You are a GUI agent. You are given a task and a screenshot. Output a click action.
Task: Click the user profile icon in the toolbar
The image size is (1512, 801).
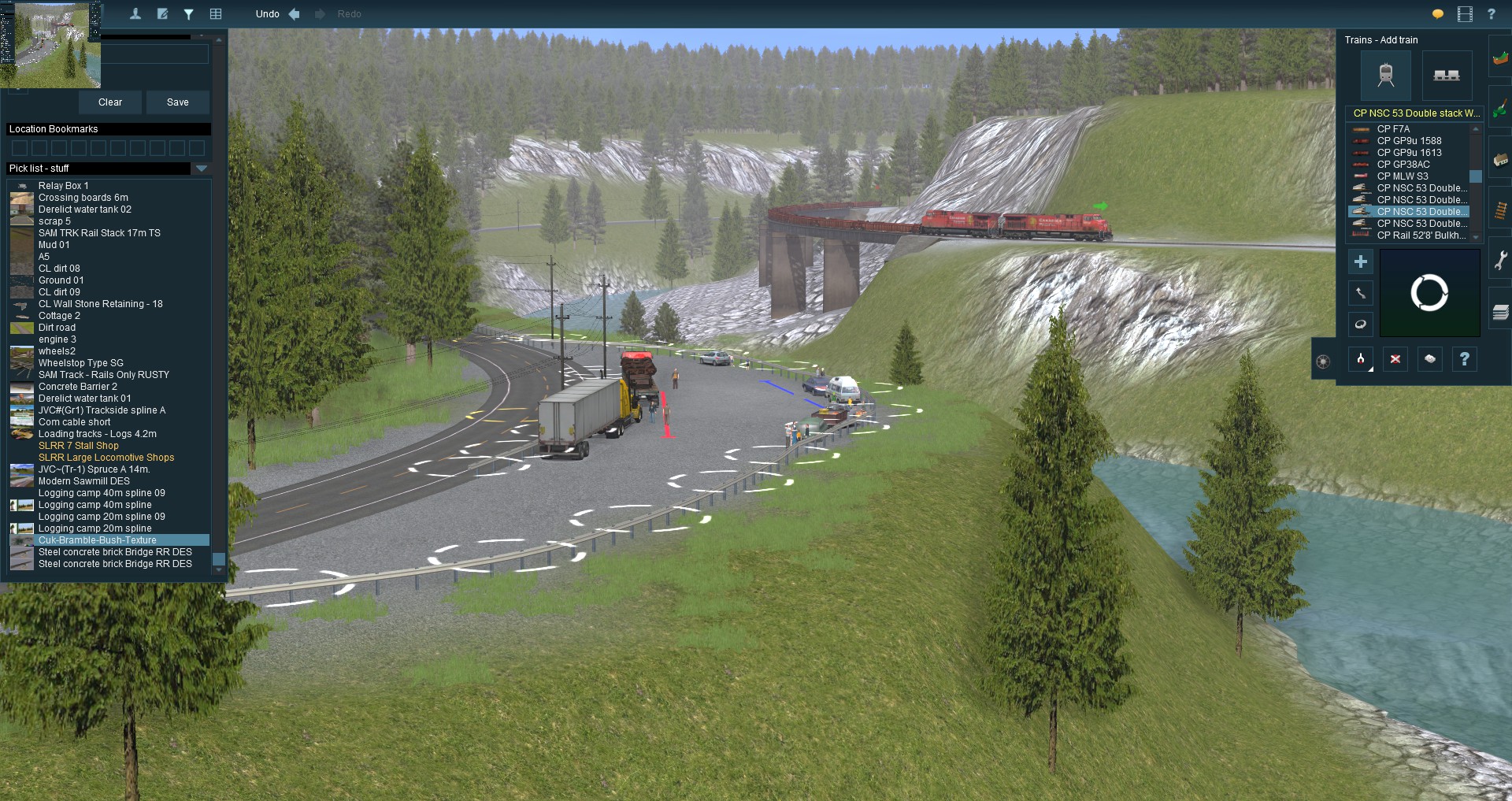click(135, 14)
